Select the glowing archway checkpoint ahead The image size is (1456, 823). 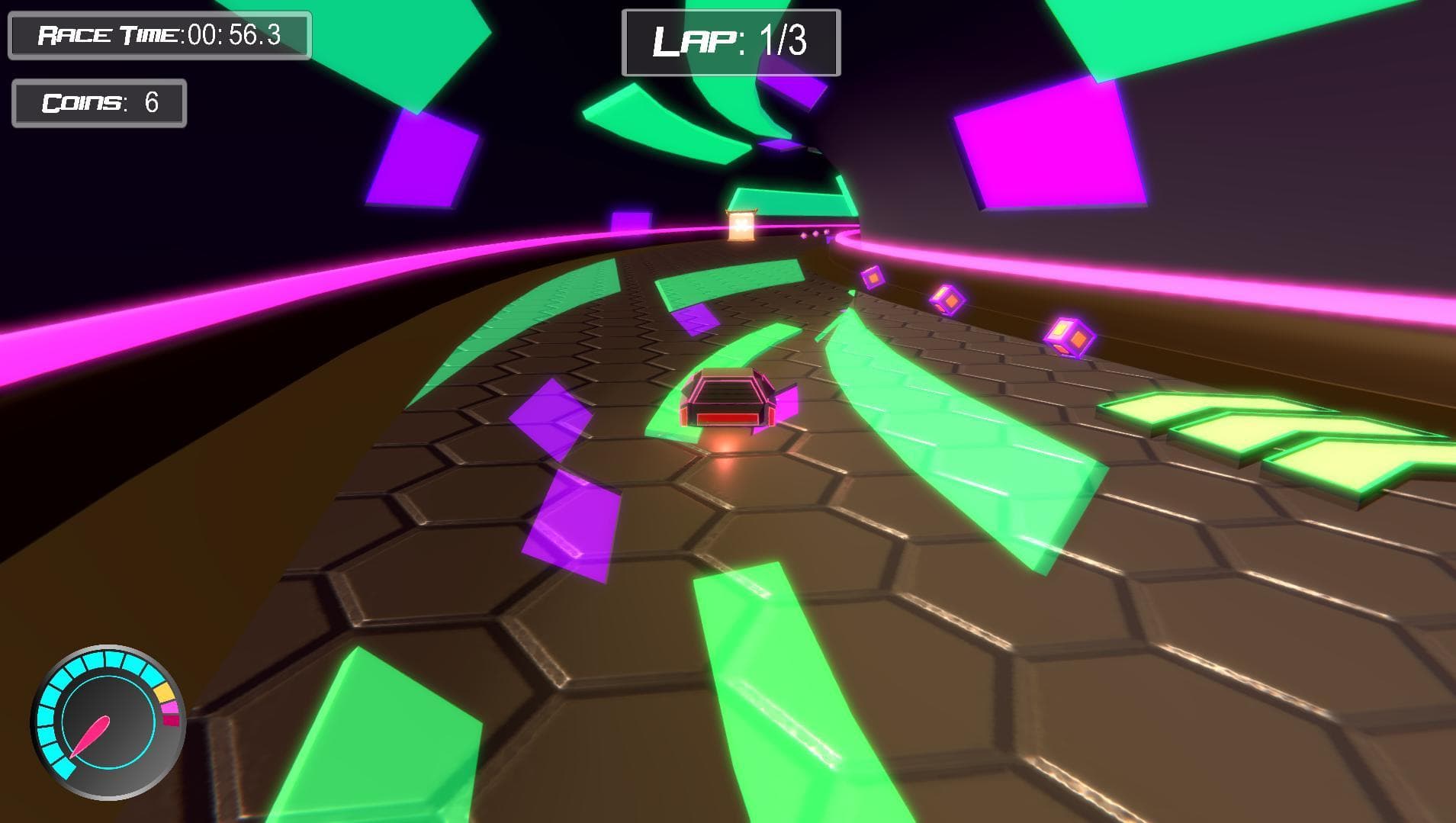point(742,227)
